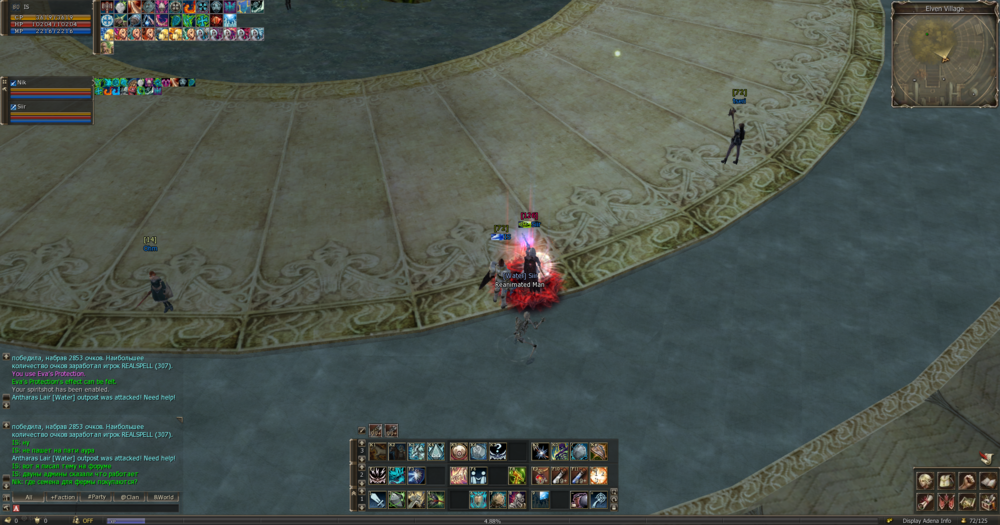Switch to the All chat tab

[29, 497]
